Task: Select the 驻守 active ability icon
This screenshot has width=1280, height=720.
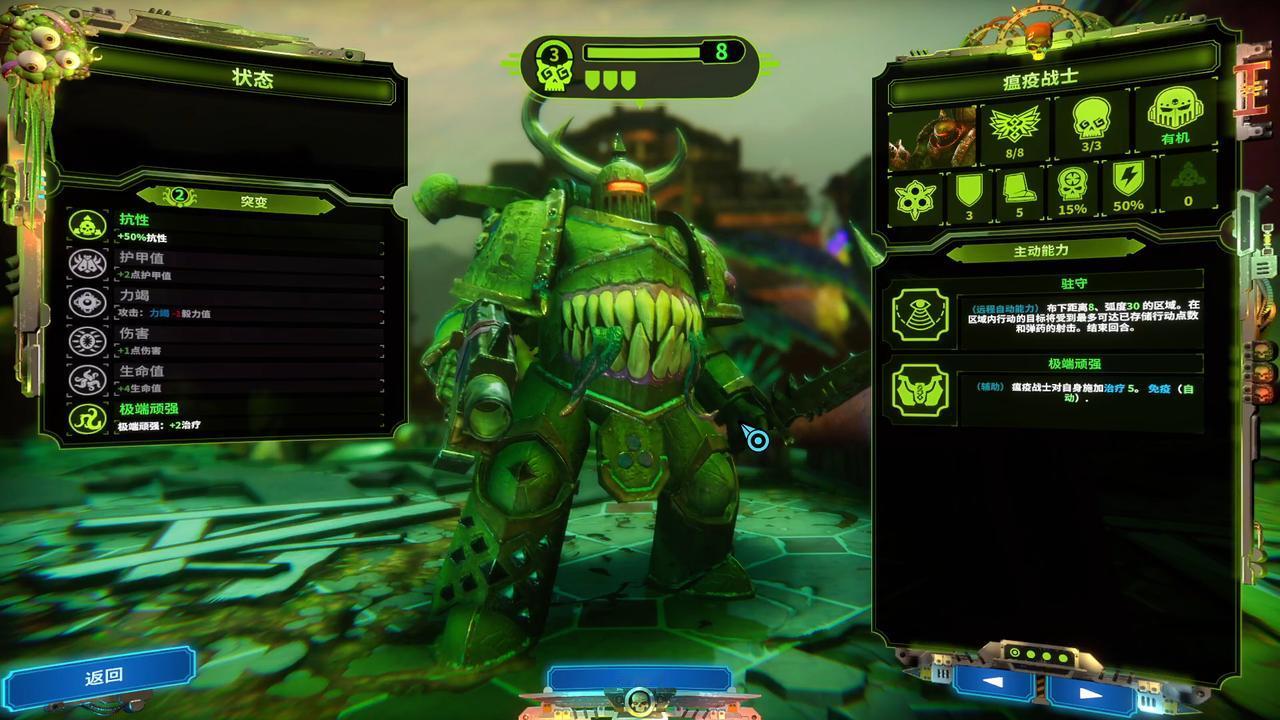Action: pos(919,315)
